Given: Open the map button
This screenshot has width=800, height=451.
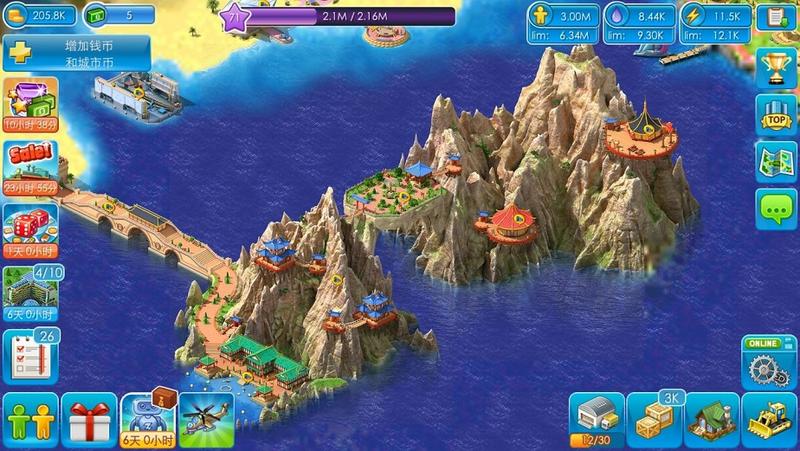Looking at the screenshot, I should [774, 162].
